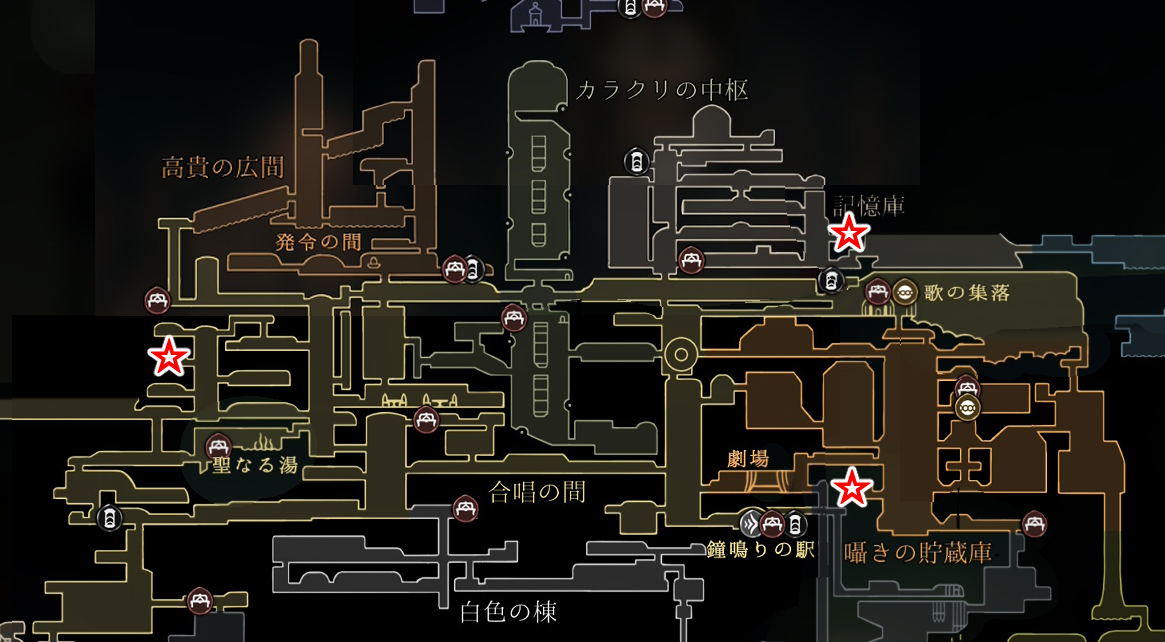Select the bench marker beside 聖なる湯

click(217, 447)
